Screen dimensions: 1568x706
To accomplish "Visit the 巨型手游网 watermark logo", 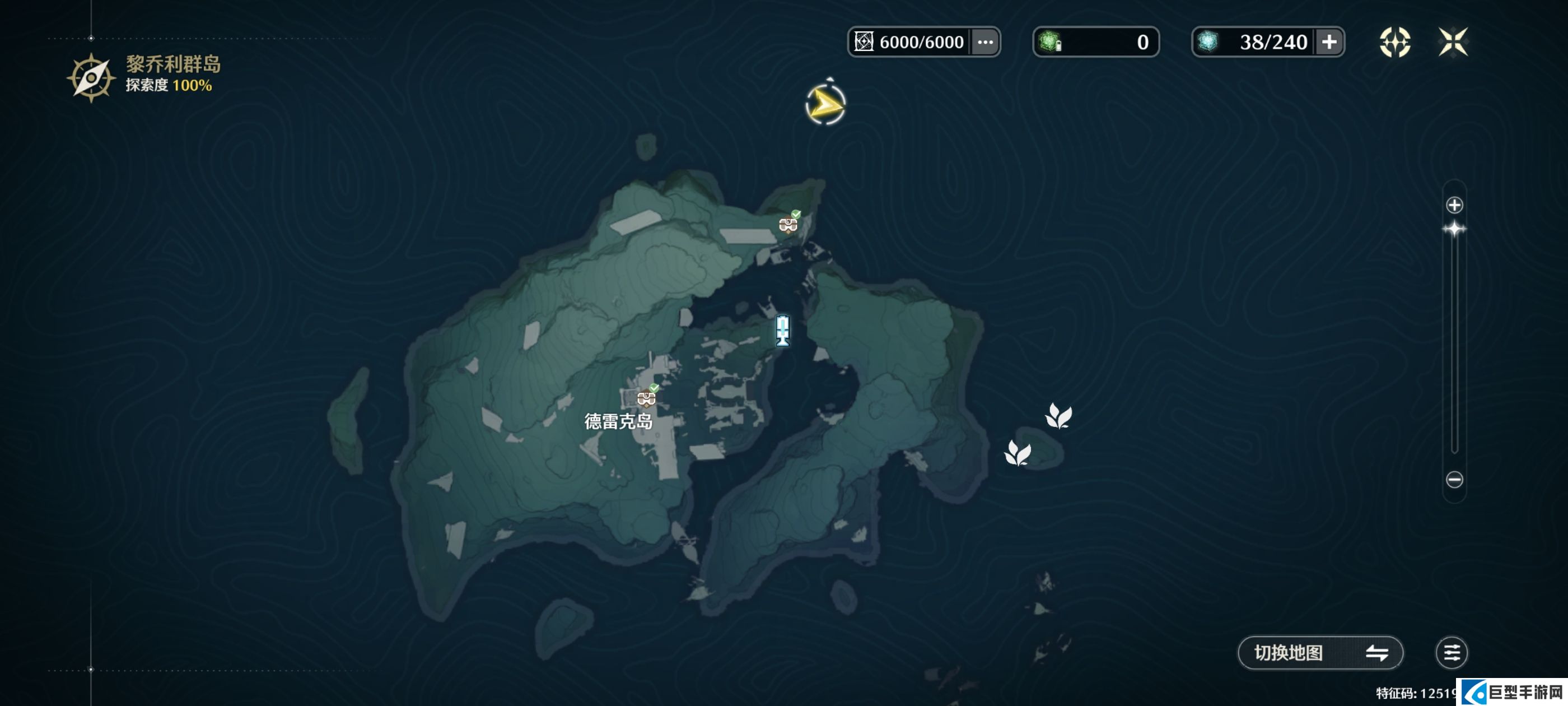I will 1513,692.
